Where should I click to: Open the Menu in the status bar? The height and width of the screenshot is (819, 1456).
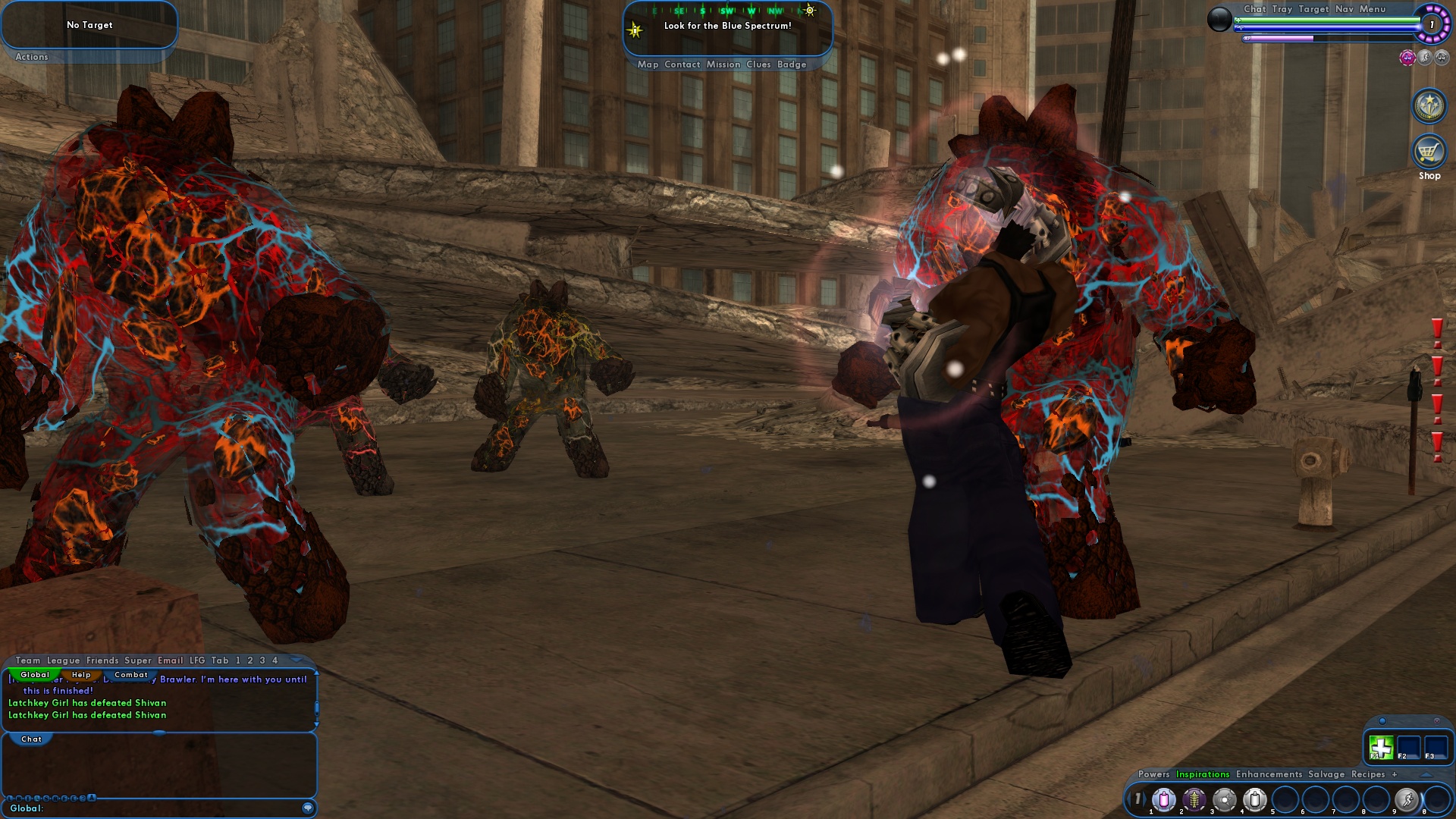[1372, 9]
